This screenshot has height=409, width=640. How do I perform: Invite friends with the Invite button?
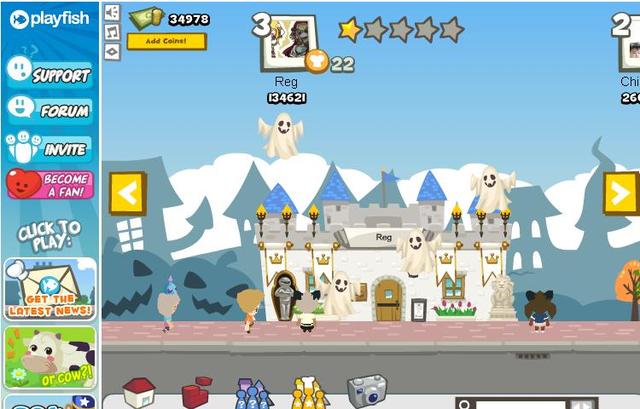(x=49, y=148)
